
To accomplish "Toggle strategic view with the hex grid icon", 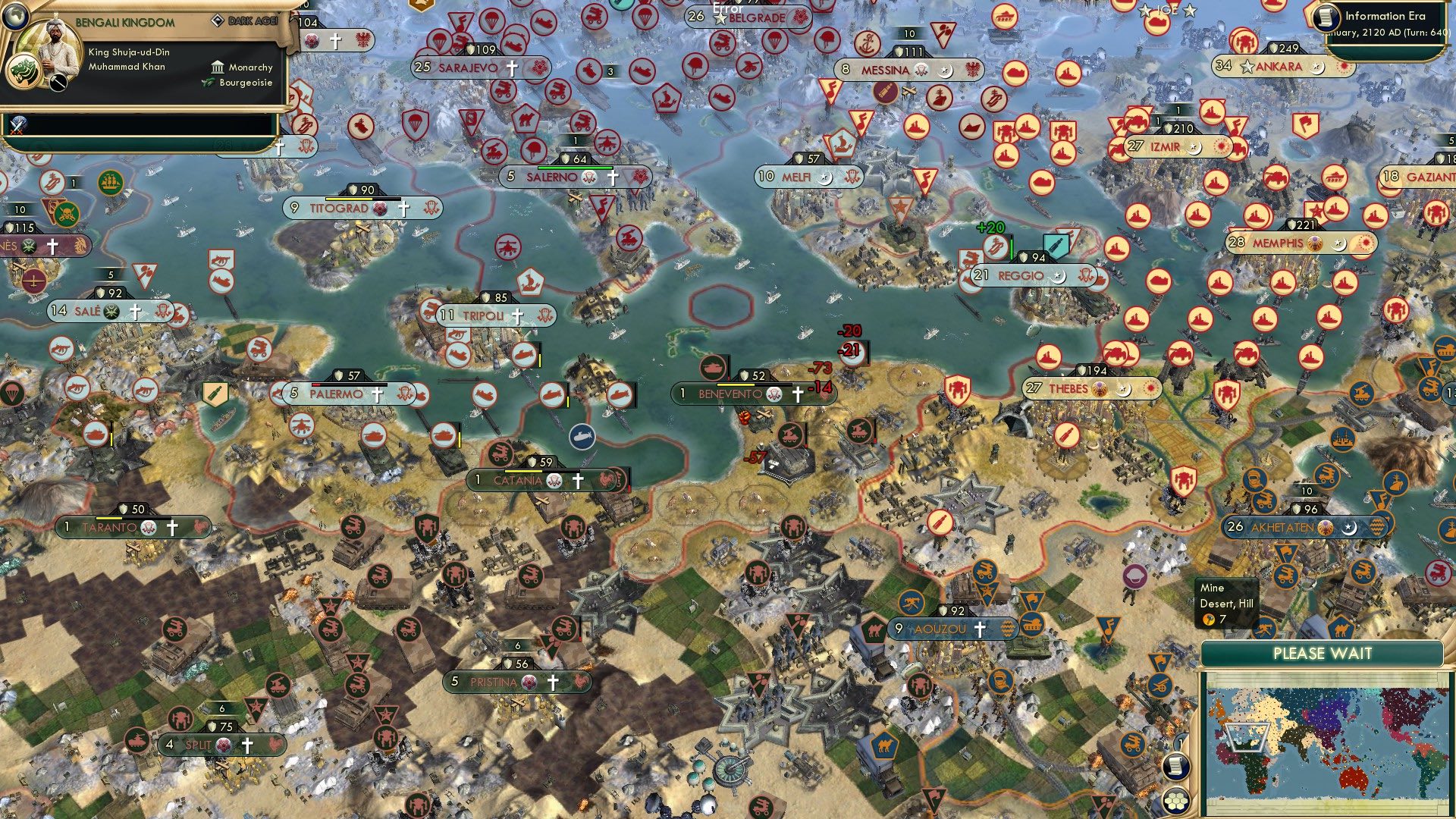I will tap(1175, 801).
